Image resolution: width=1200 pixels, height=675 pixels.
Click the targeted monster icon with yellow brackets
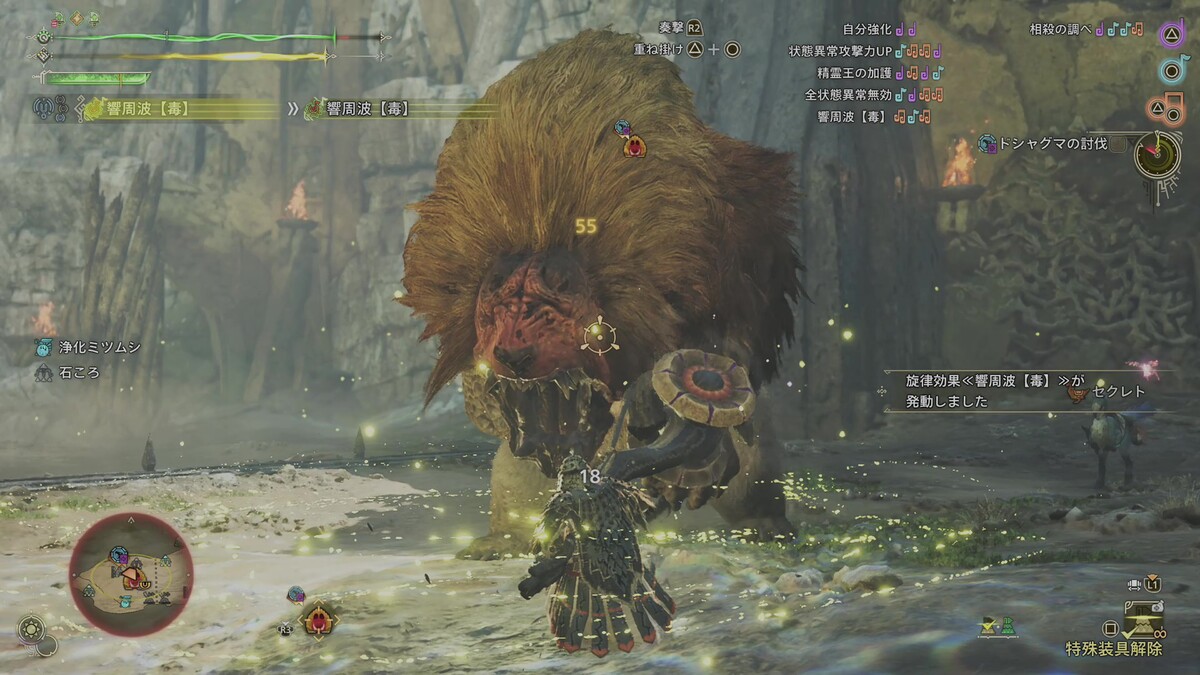(318, 621)
